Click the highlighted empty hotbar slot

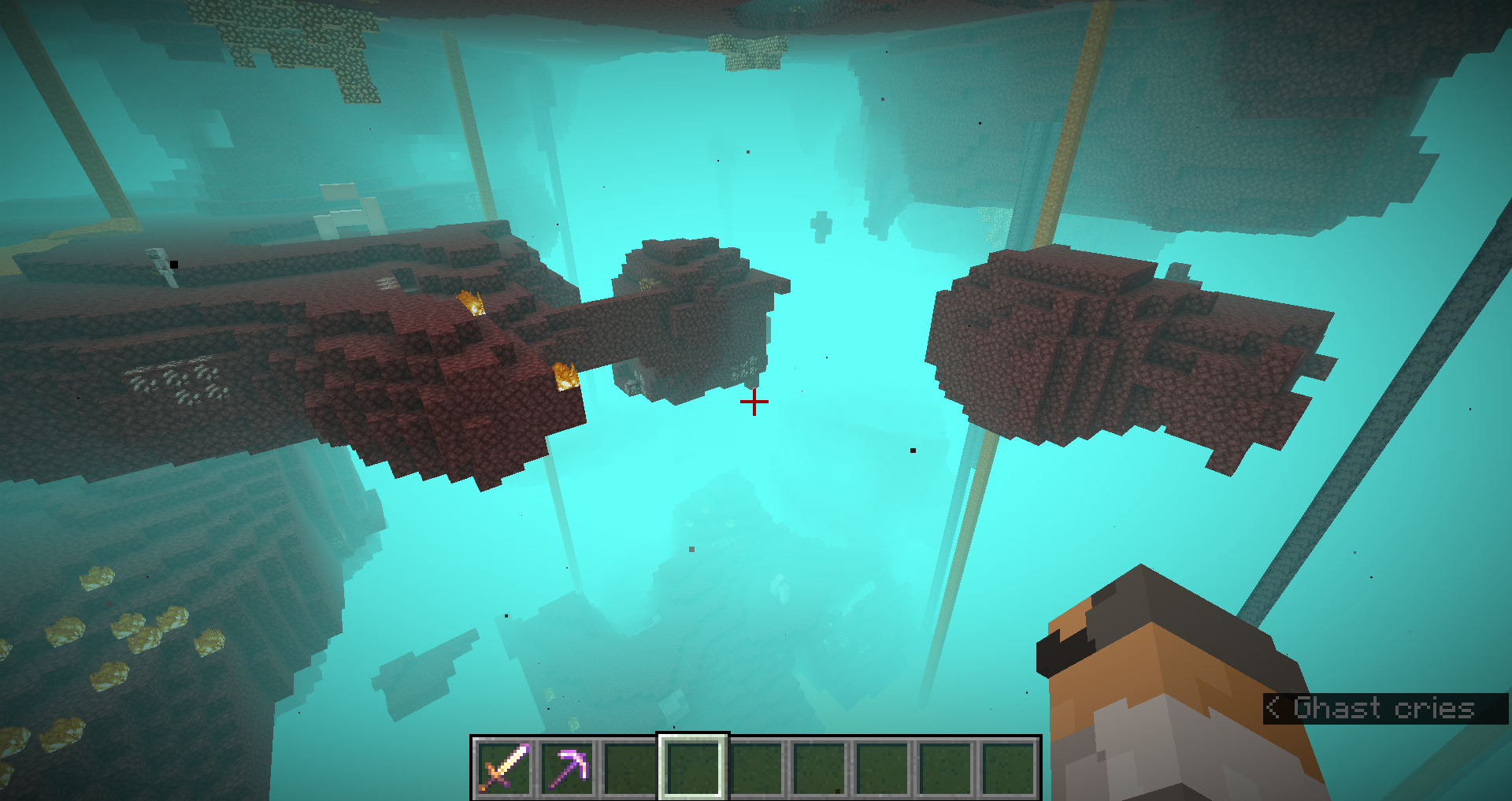(x=693, y=768)
